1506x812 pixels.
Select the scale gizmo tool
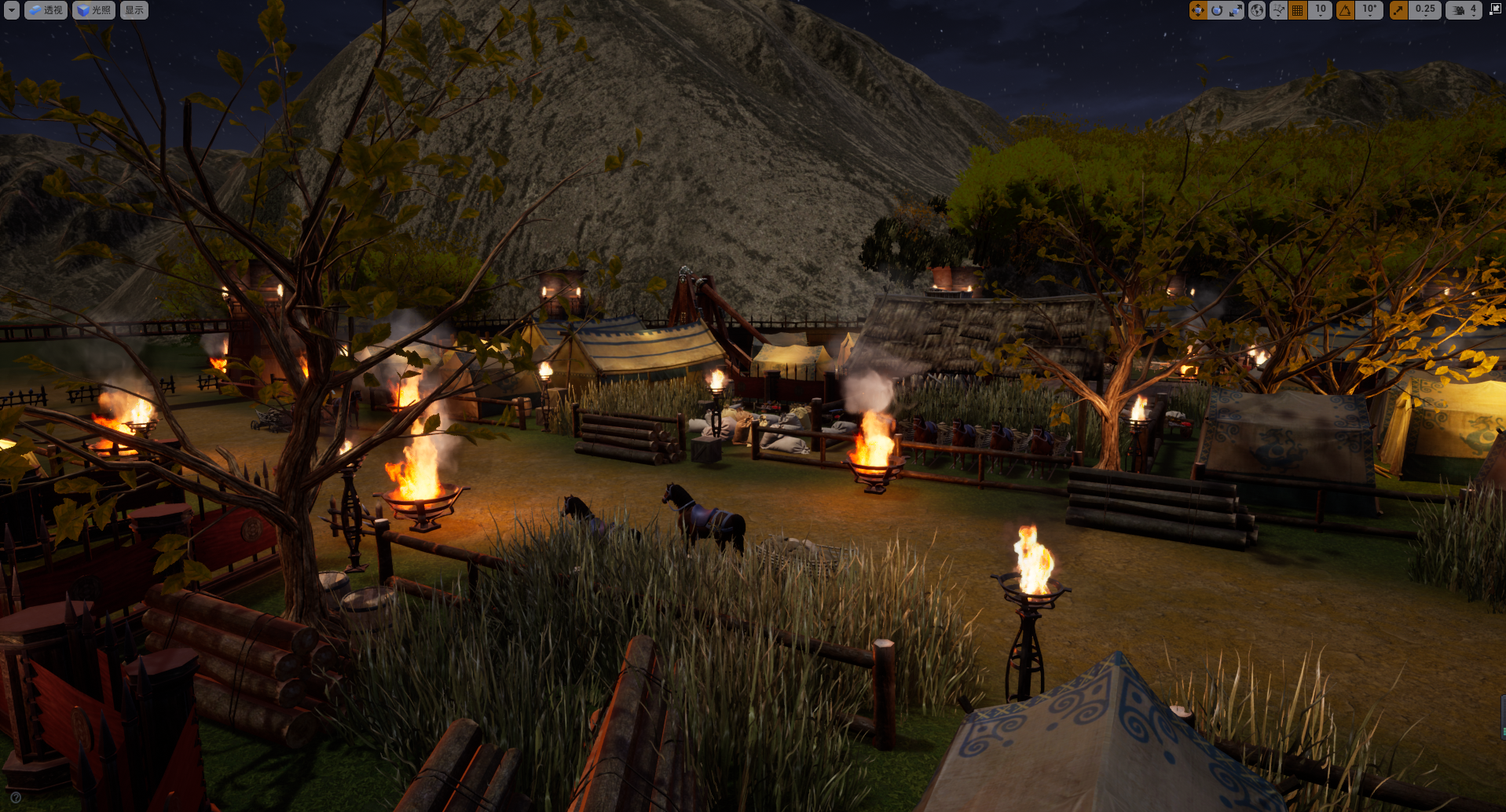(1235, 10)
